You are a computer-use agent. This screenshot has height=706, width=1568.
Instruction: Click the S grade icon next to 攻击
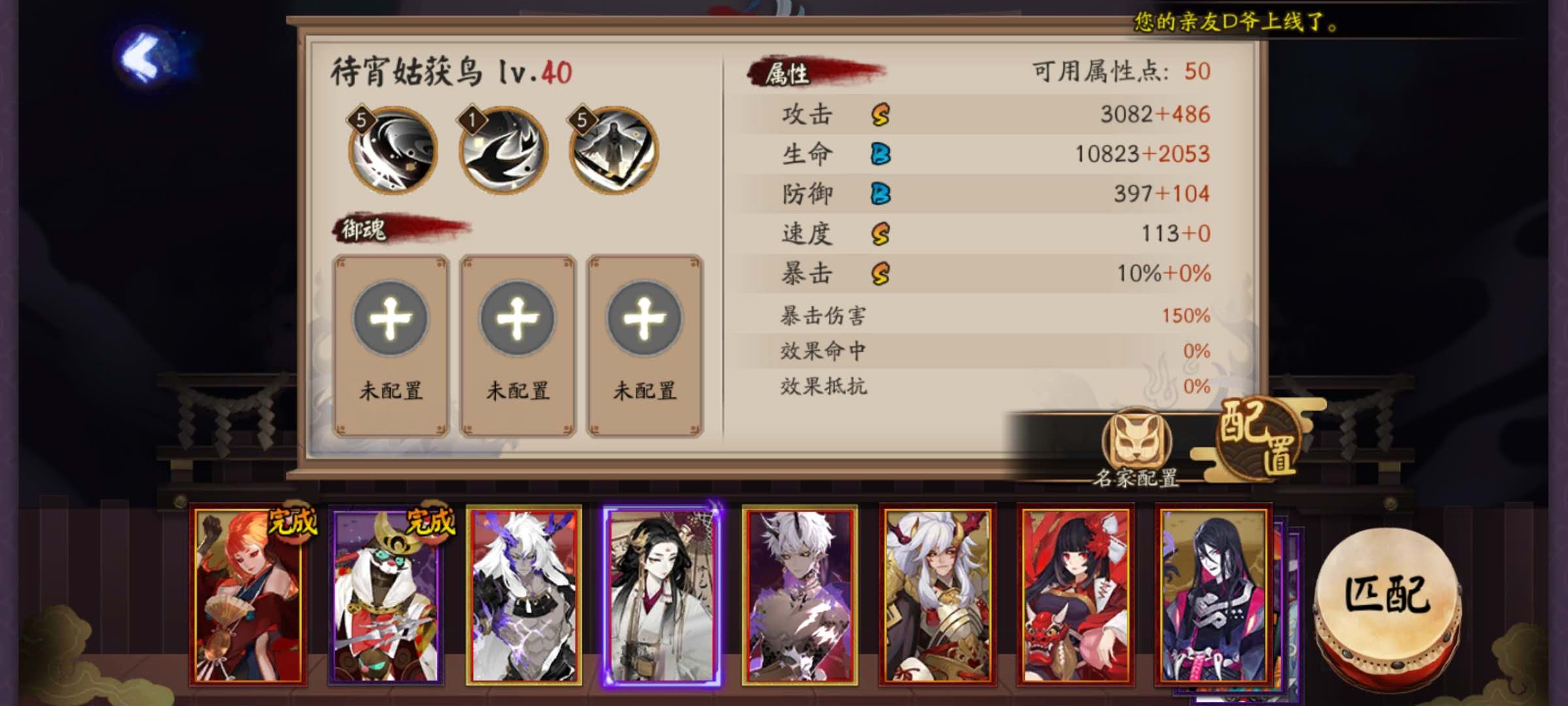click(881, 113)
